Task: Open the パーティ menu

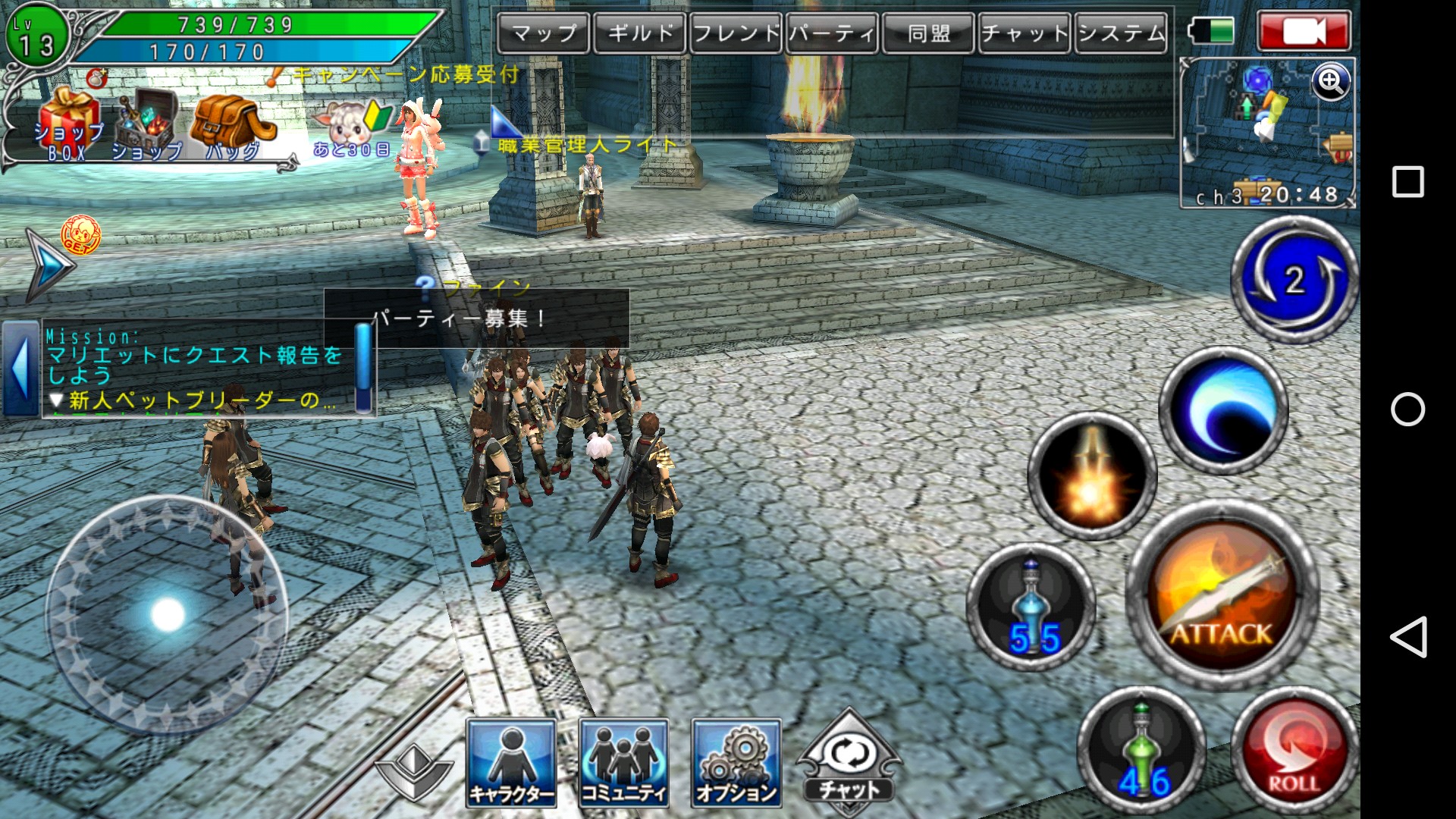Action: pos(832,33)
